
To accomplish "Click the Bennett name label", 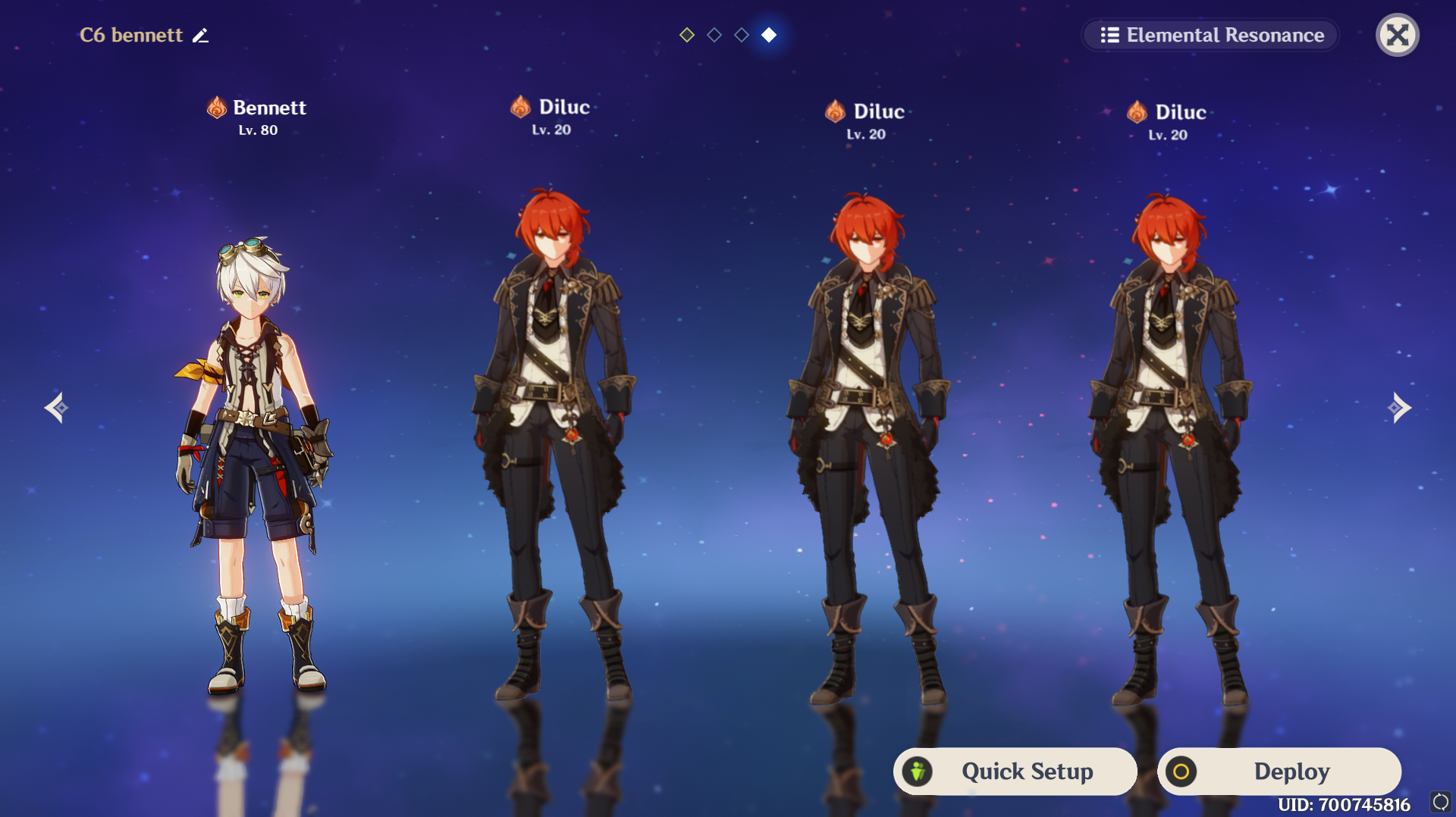I will (x=269, y=107).
